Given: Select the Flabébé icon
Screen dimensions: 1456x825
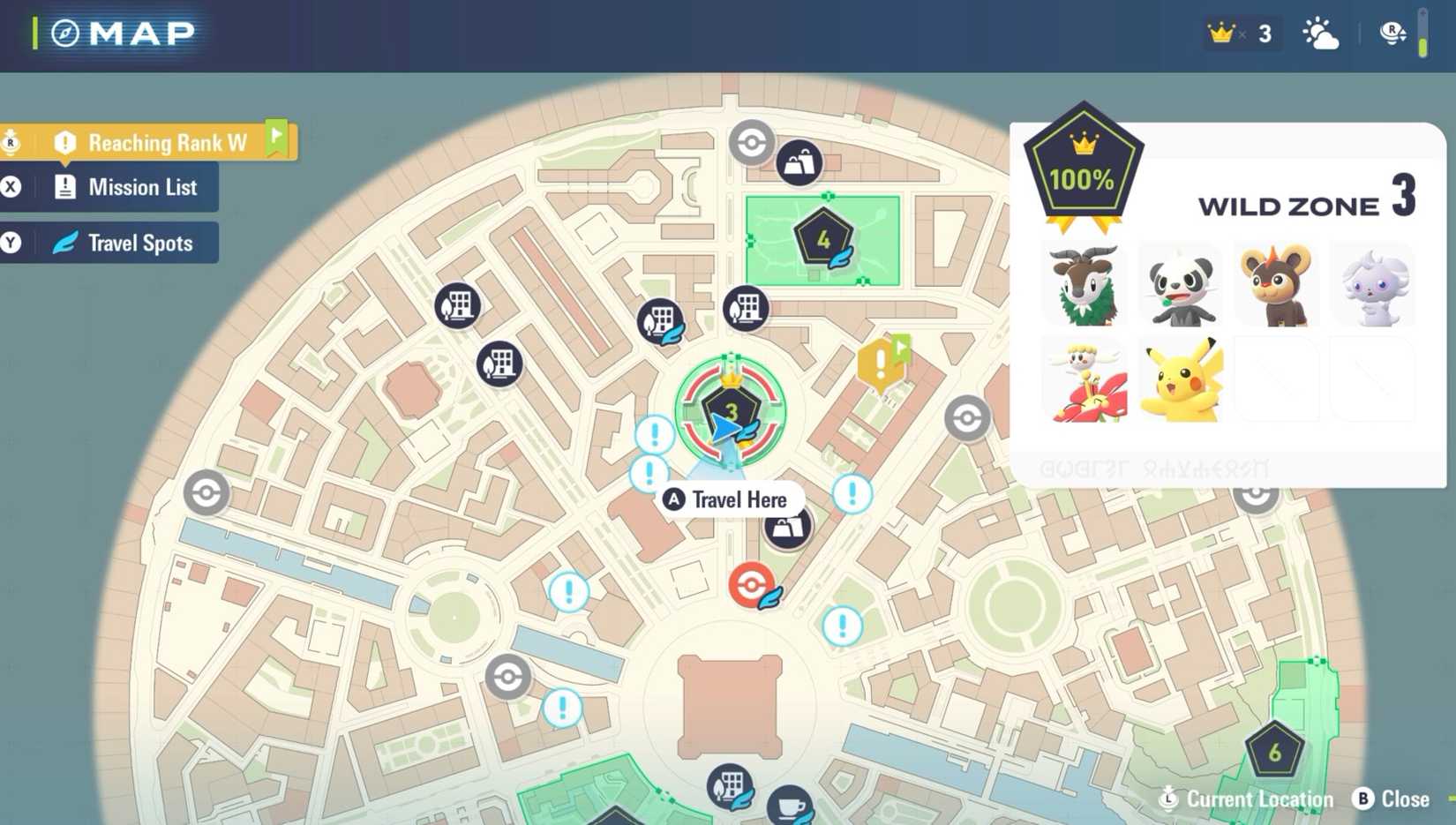Looking at the screenshot, I should 1085,379.
